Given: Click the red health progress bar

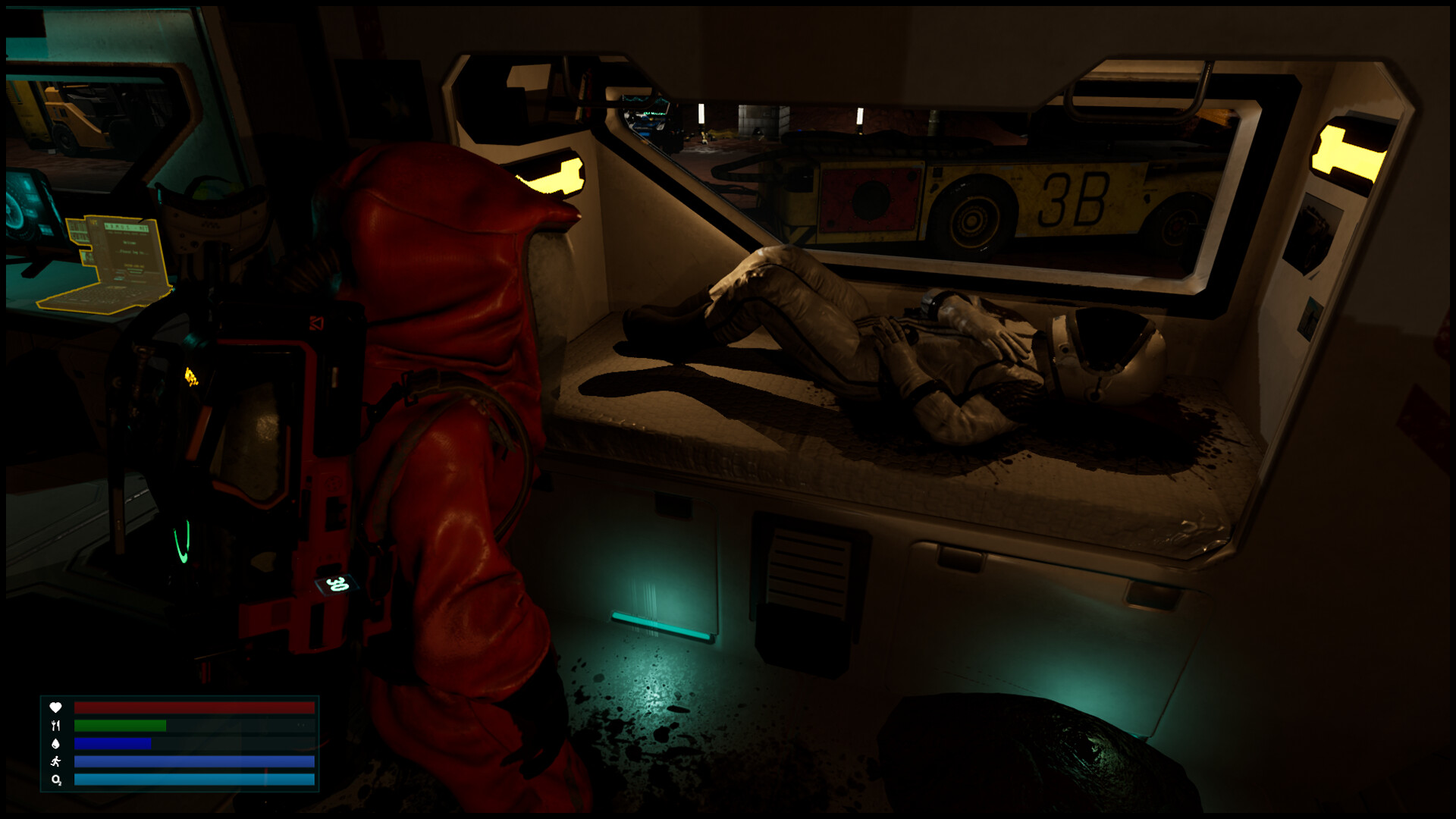Looking at the screenshot, I should pyautogui.click(x=193, y=708).
